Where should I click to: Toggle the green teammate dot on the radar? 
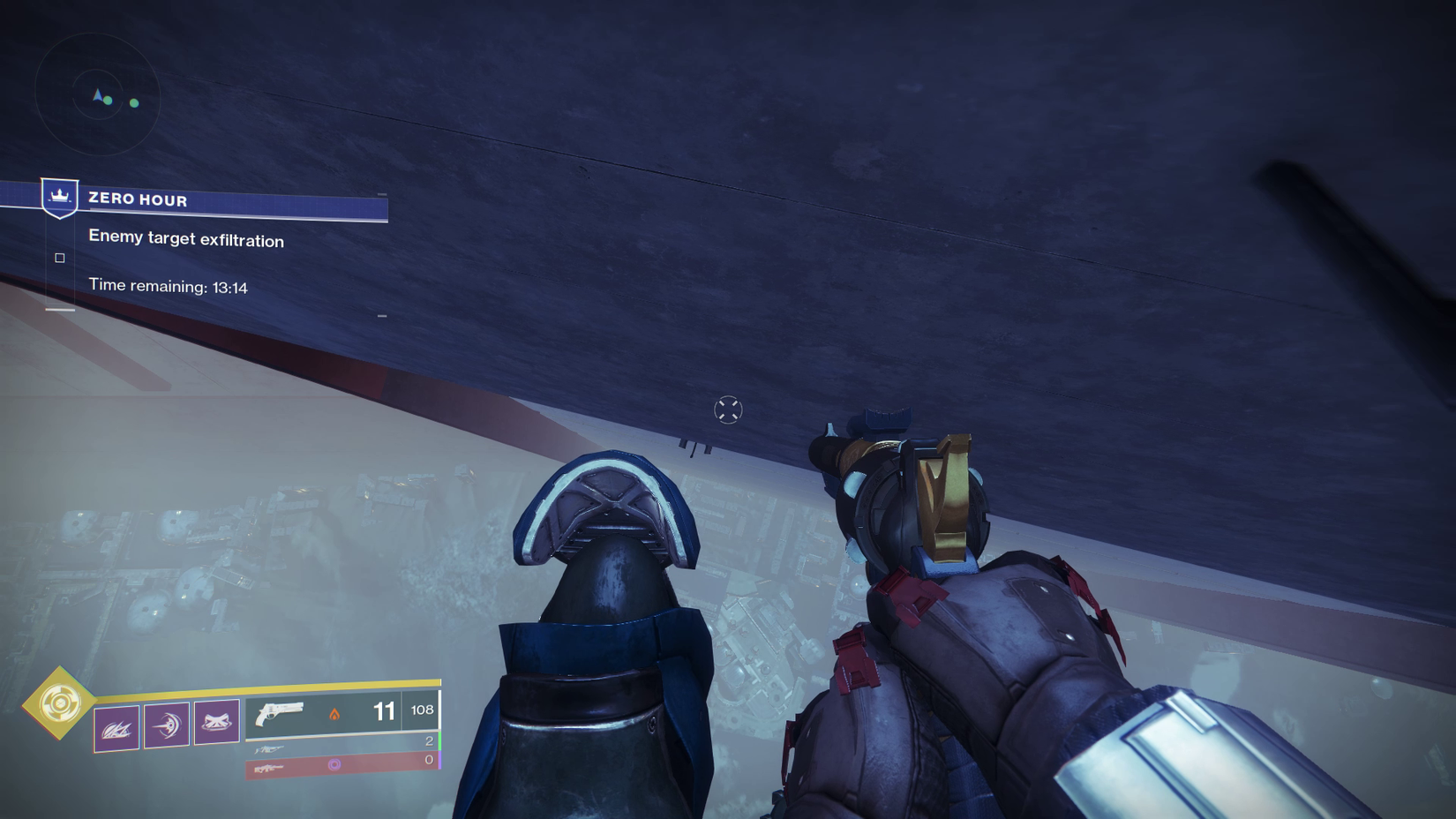pyautogui.click(x=133, y=103)
